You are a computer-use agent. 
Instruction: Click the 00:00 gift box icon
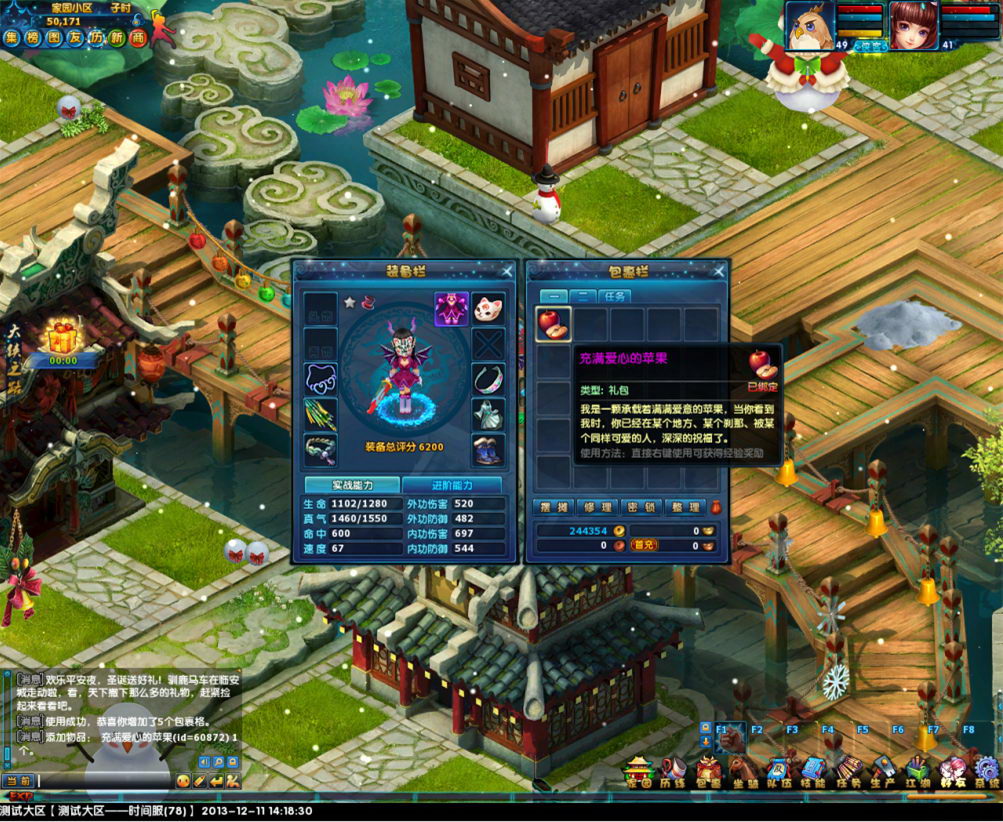point(63,338)
